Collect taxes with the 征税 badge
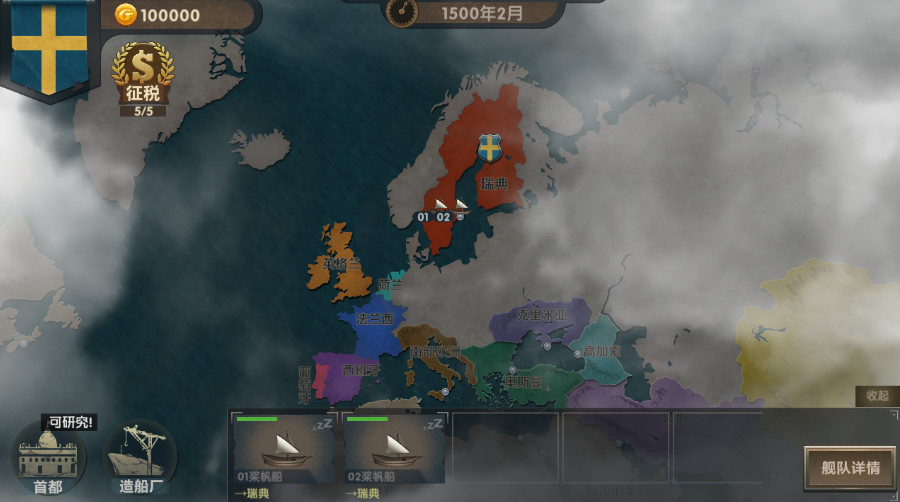Image resolution: width=900 pixels, height=502 pixels. tap(142, 77)
